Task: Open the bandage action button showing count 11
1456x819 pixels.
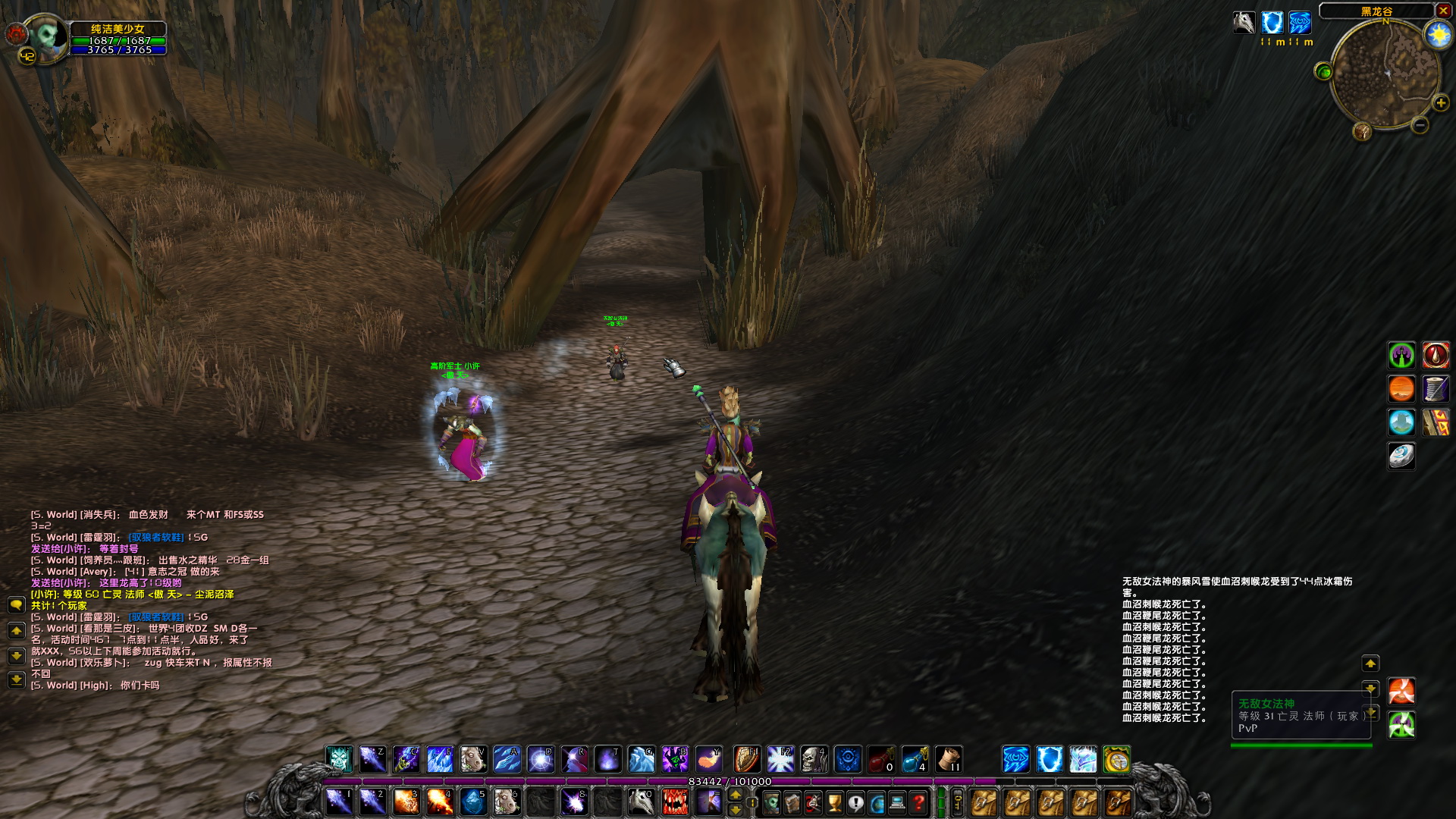Action: (x=948, y=760)
